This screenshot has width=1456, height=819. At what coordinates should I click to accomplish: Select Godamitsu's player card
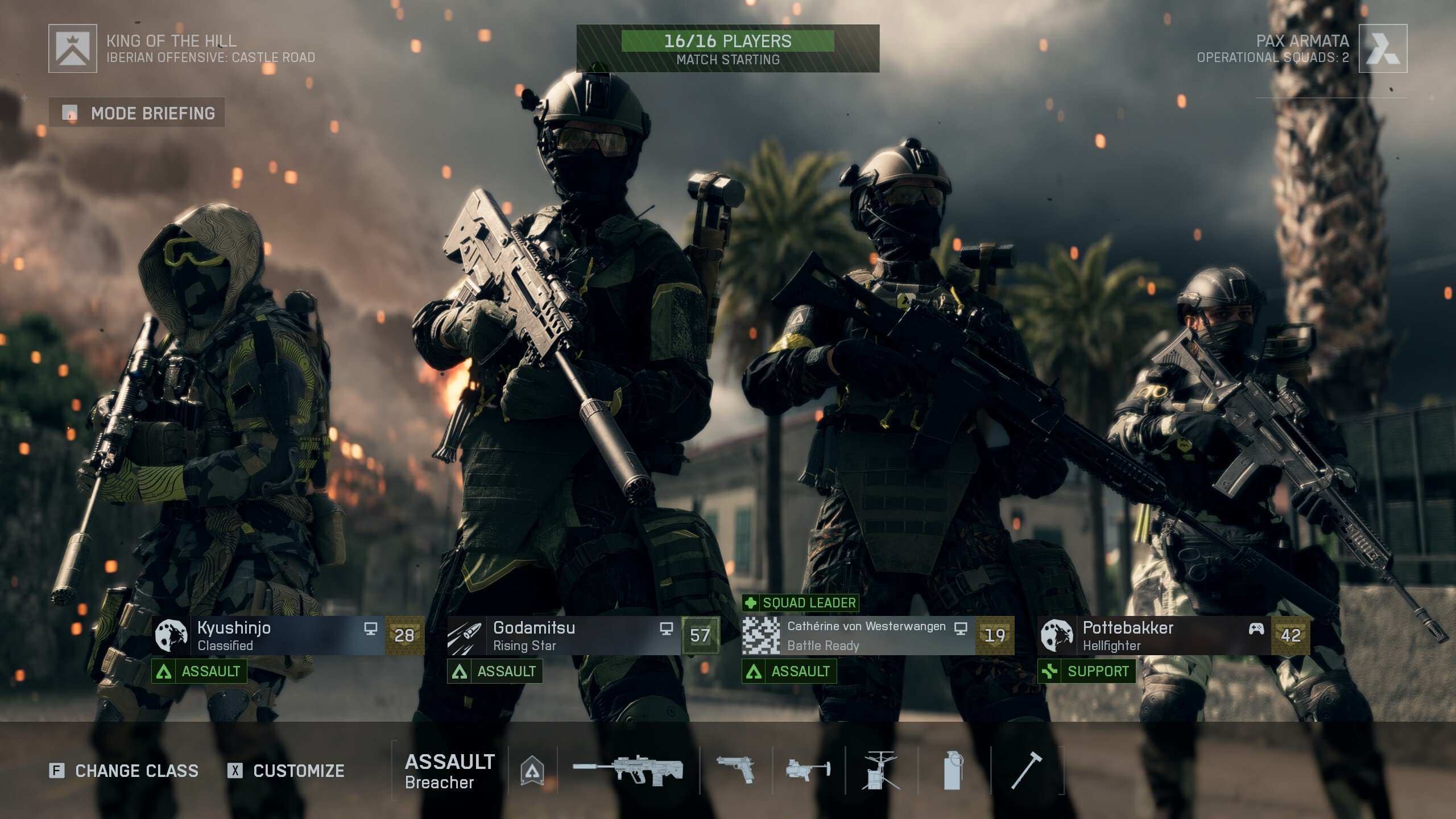coord(583,636)
